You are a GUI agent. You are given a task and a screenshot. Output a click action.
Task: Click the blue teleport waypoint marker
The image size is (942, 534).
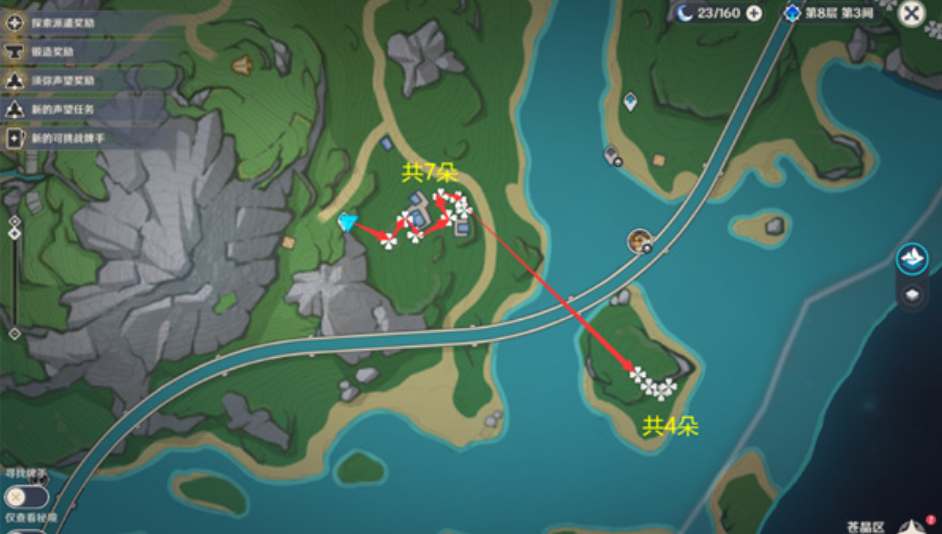coord(348,222)
